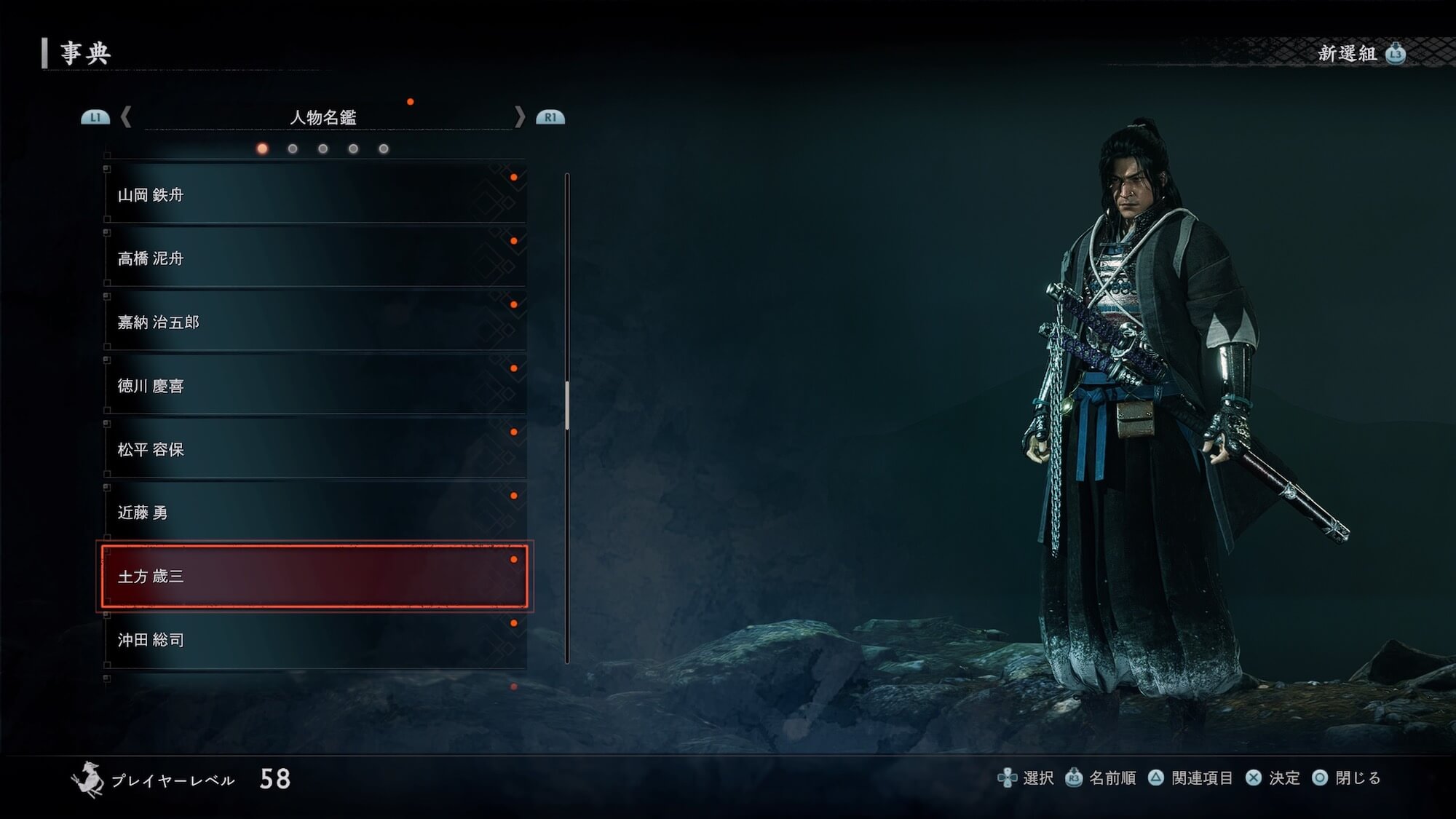Choose 嘉納 治五郎 from the list
Viewport: 1456px width, 819px height.
click(x=314, y=322)
